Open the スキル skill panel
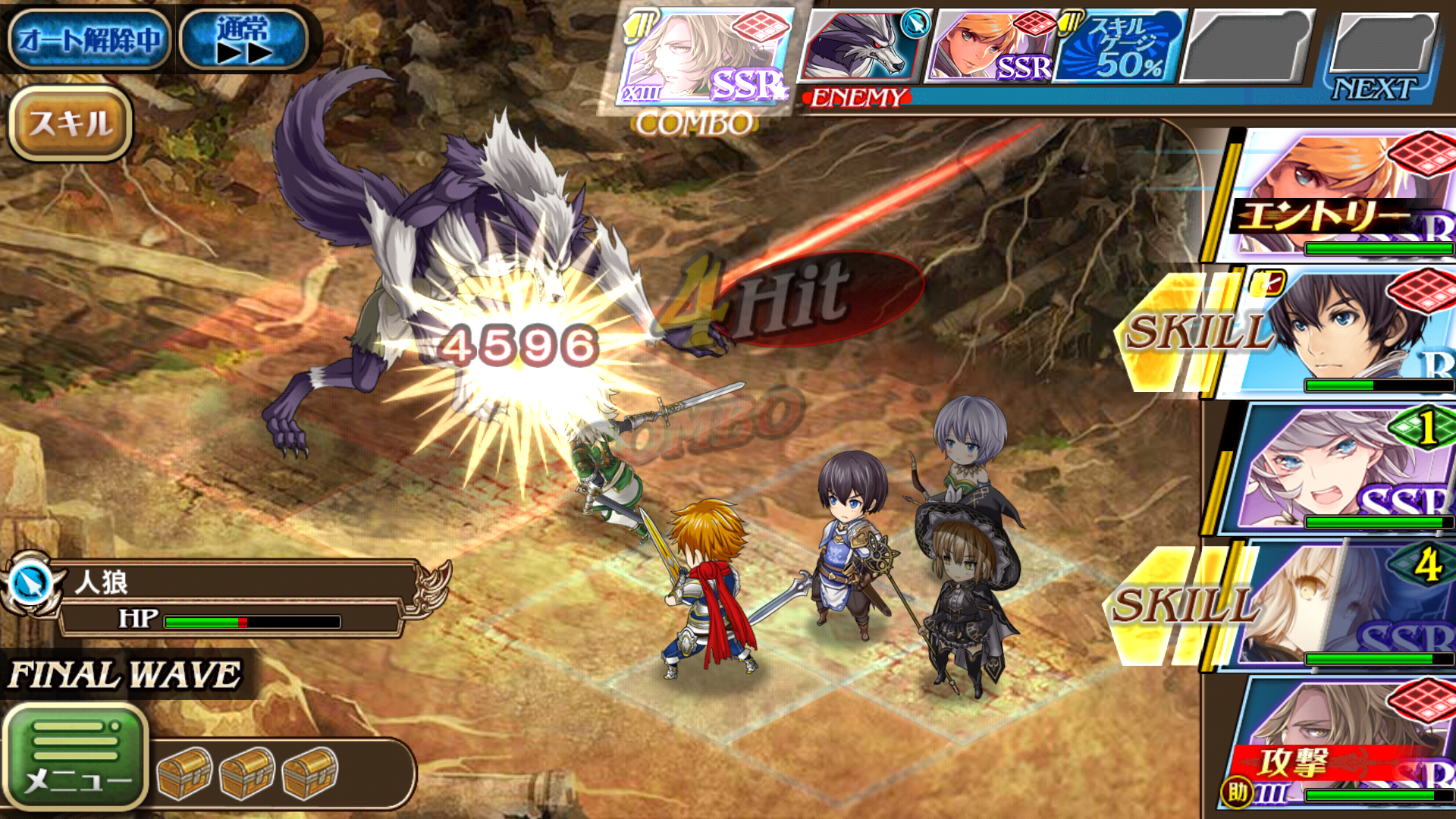 pos(71,123)
